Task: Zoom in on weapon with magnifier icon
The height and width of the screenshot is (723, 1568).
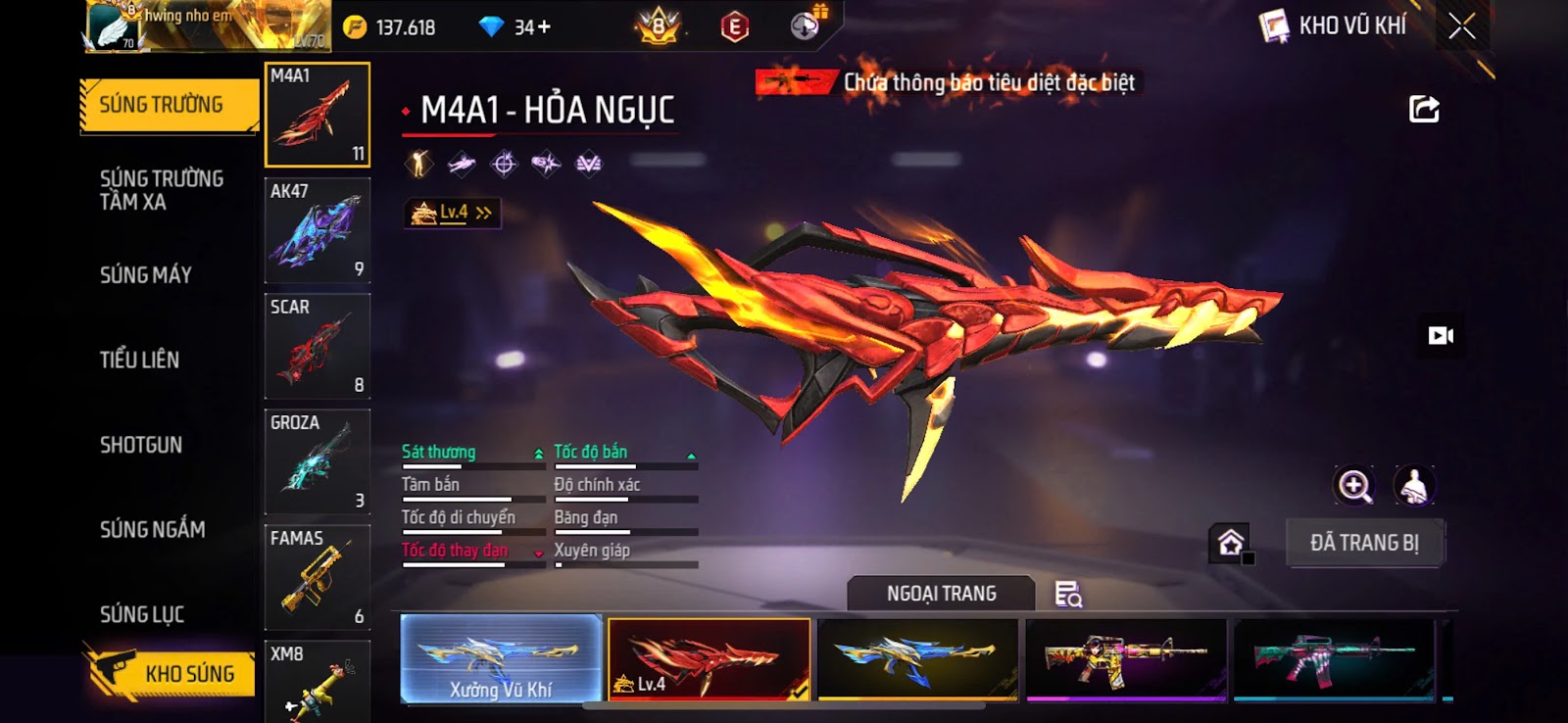Action: (1354, 485)
